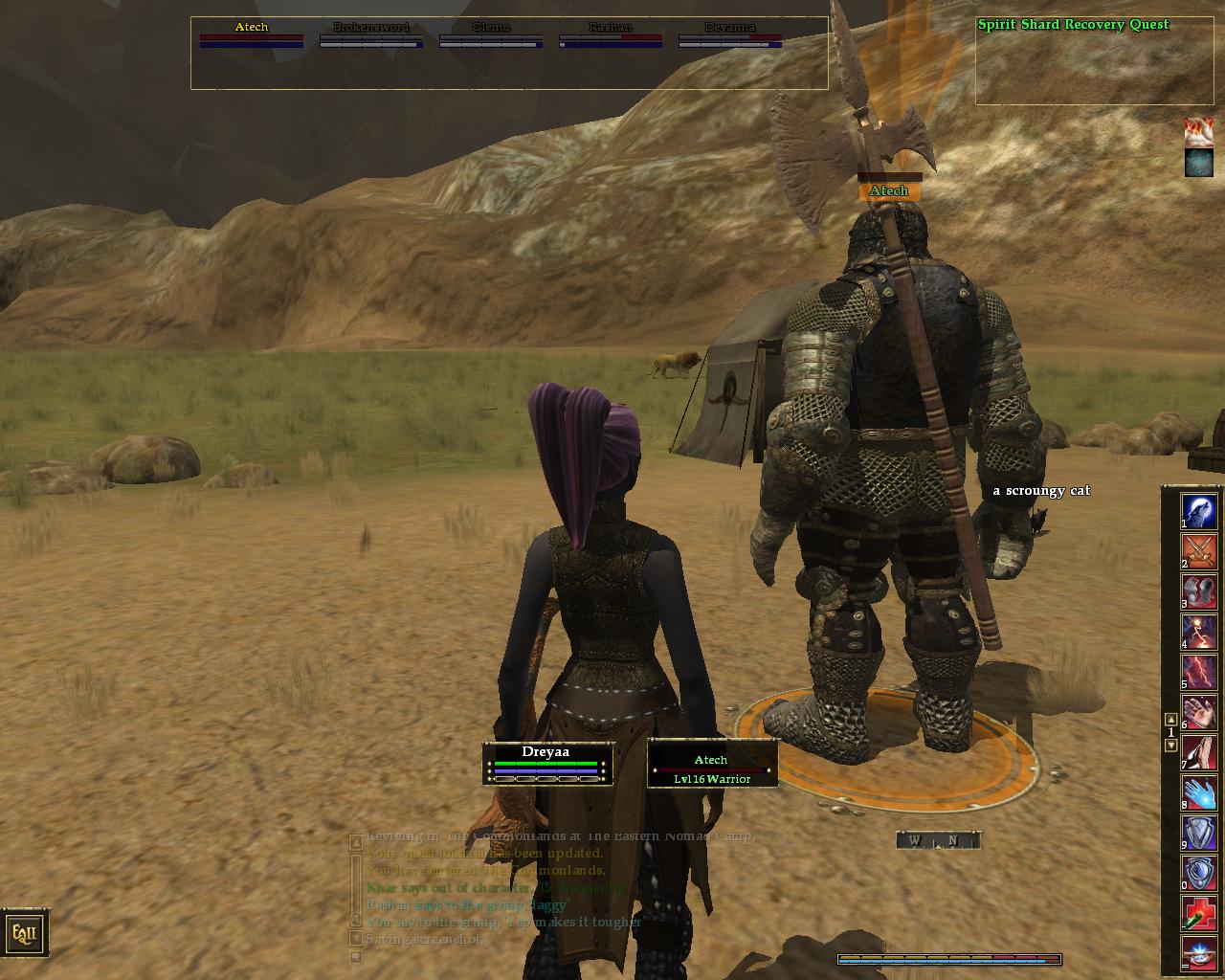Switch hotbar to the next page
Image resolution: width=1225 pixels, height=980 pixels.
point(1170,746)
